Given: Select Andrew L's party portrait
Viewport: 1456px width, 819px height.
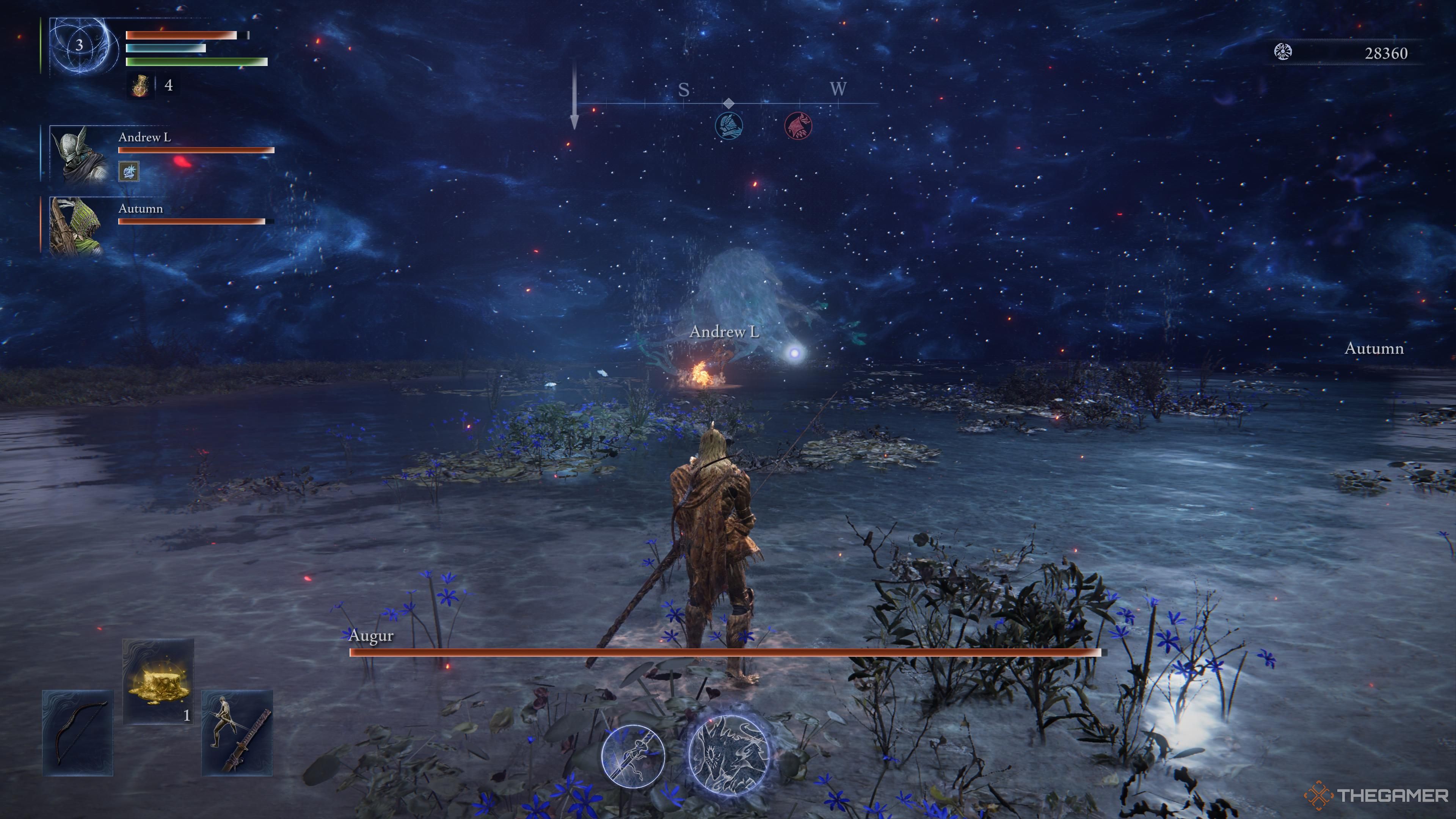Looking at the screenshot, I should tap(79, 154).
